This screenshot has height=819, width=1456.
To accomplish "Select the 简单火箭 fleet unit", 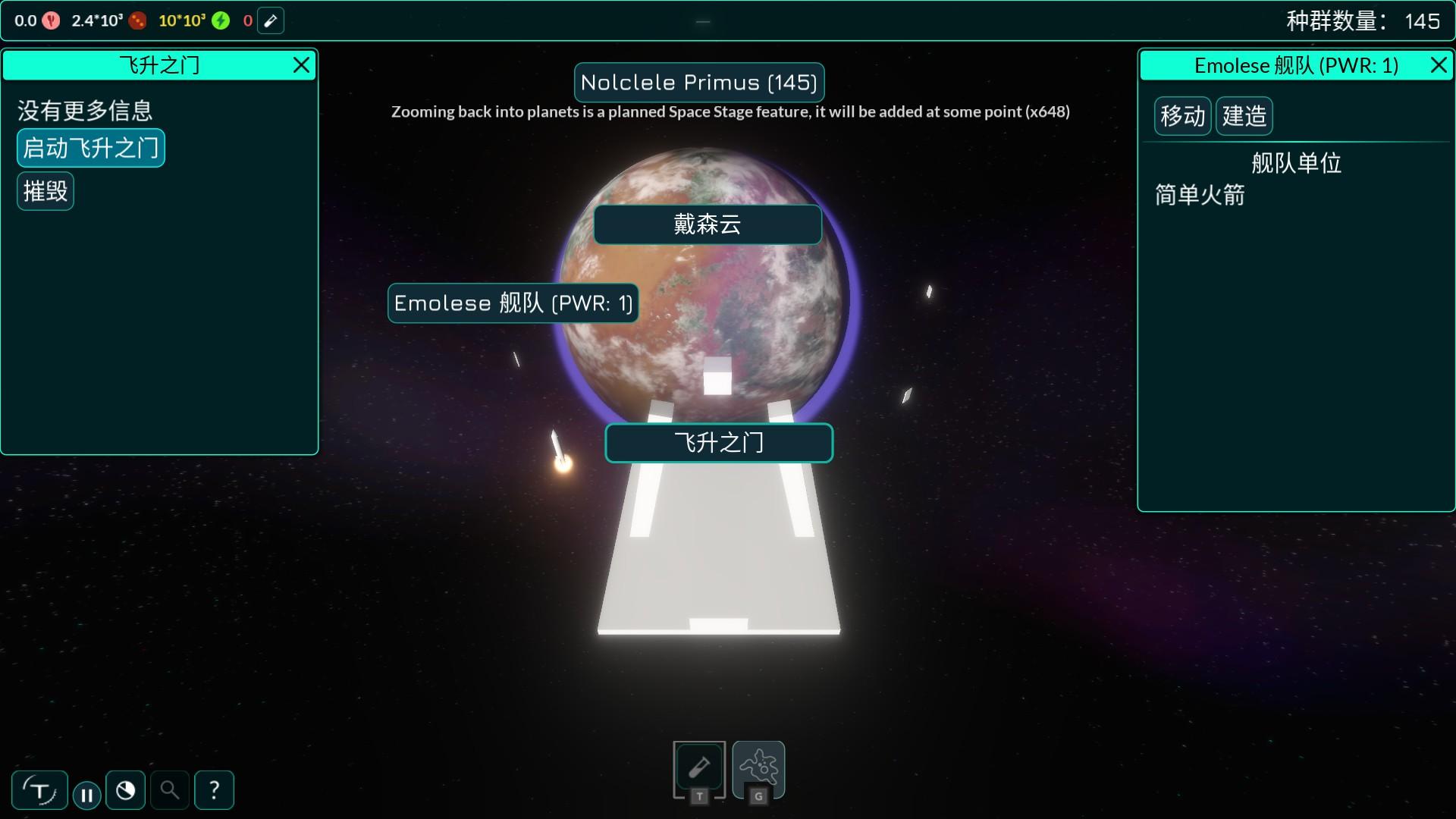I will pos(1200,196).
